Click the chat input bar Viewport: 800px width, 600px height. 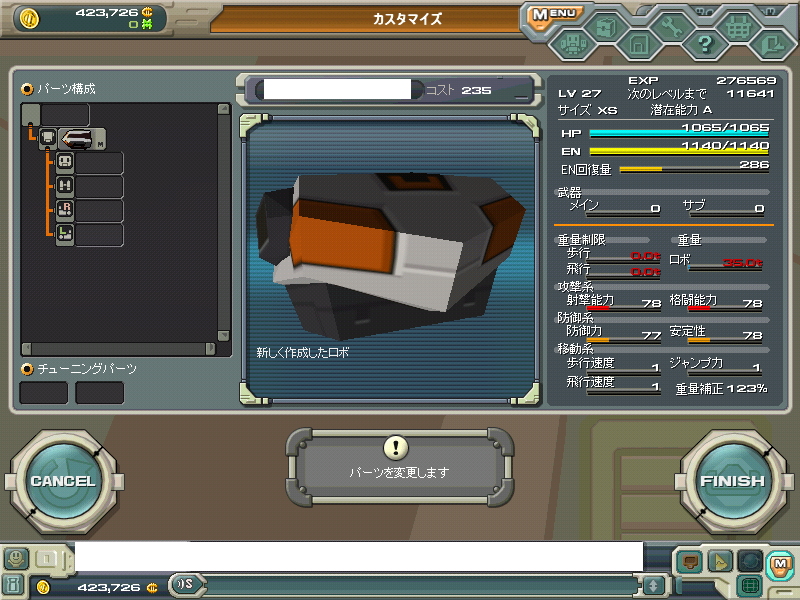358,556
